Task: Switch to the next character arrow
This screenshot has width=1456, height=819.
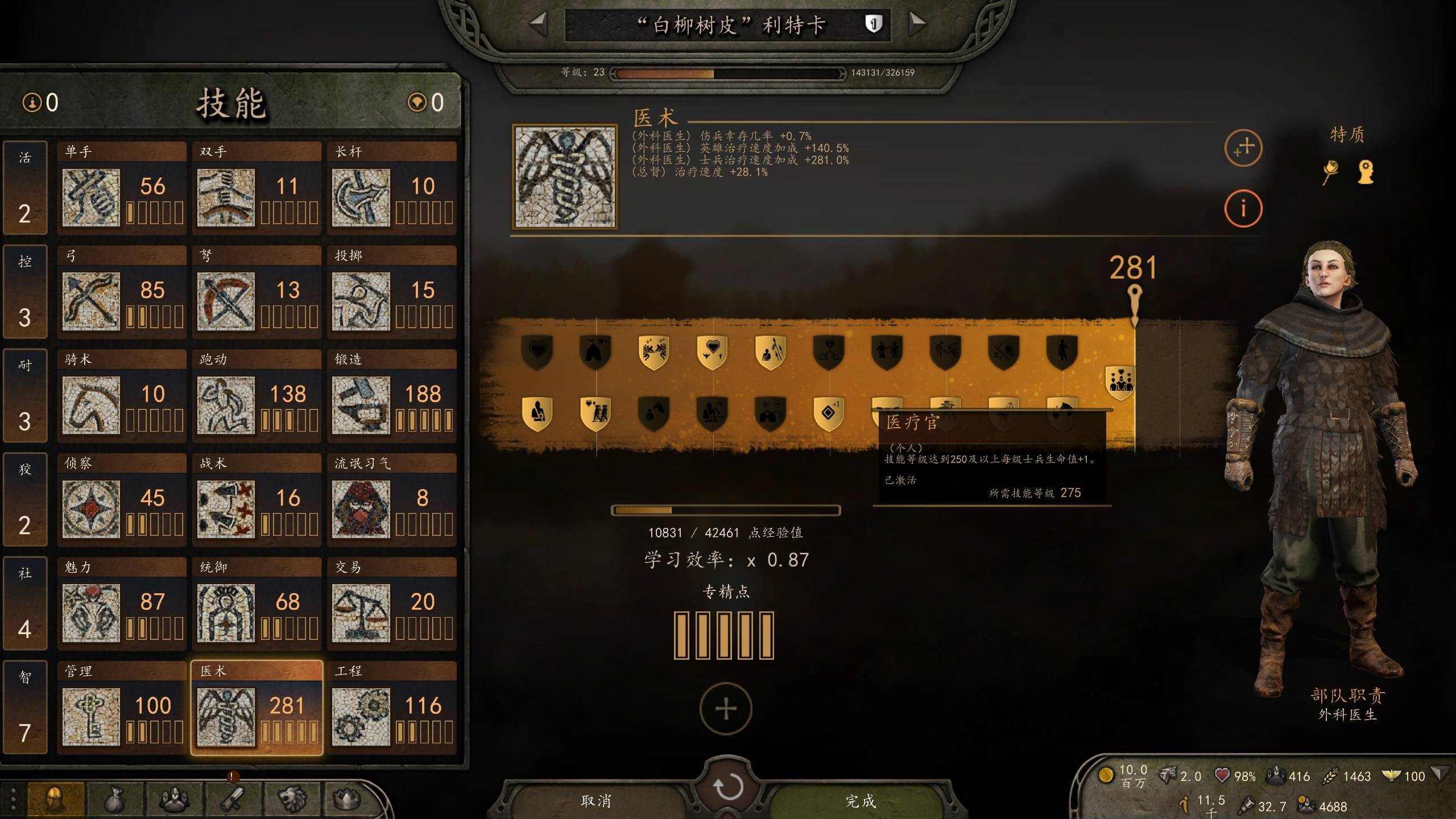Action: [x=917, y=24]
